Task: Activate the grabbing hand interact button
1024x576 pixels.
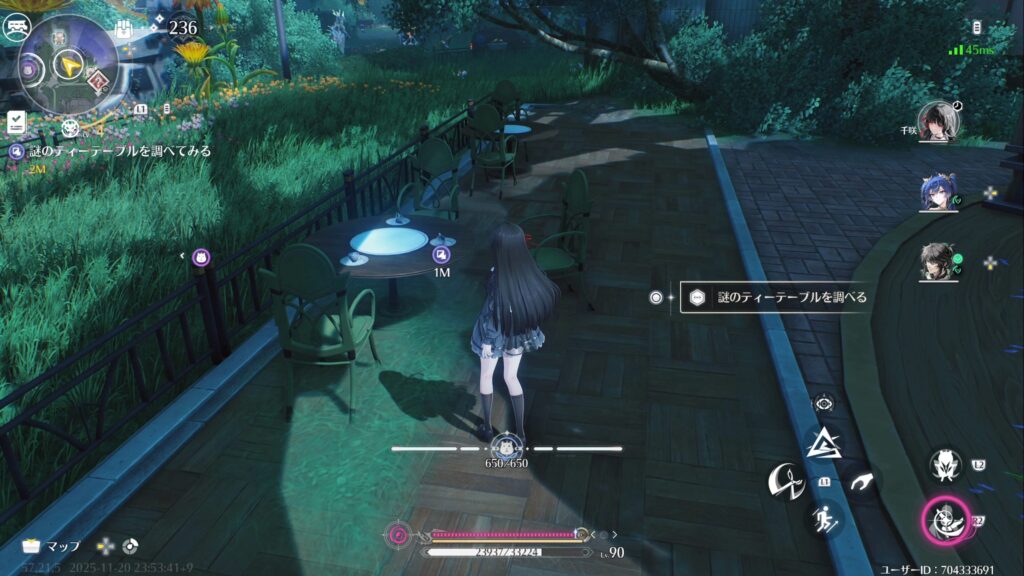Action: pyautogui.click(x=861, y=482)
